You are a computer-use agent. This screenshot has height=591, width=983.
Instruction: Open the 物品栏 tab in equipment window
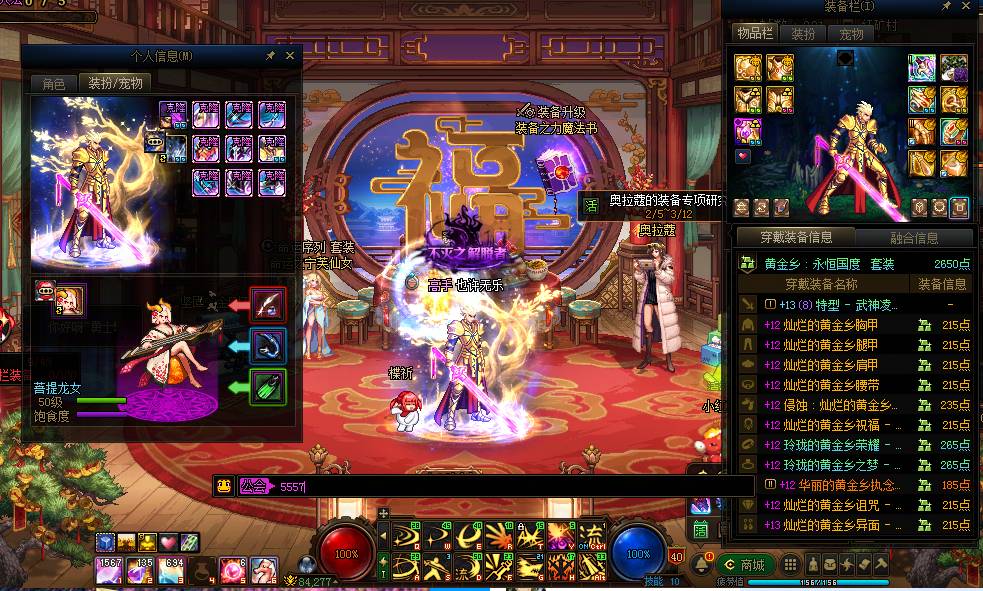pyautogui.click(x=755, y=33)
